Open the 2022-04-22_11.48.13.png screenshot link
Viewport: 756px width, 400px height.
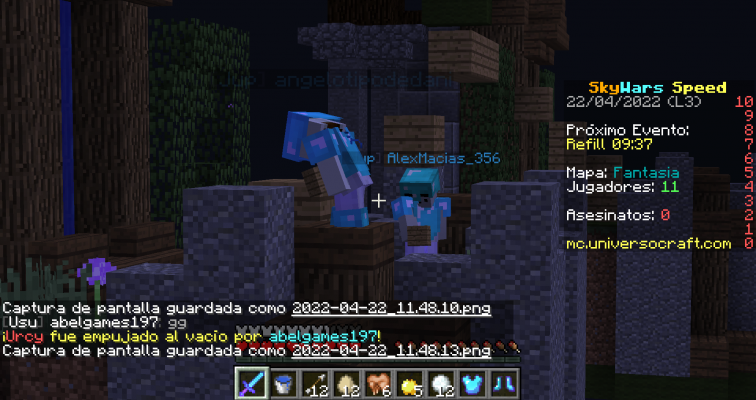(390, 351)
